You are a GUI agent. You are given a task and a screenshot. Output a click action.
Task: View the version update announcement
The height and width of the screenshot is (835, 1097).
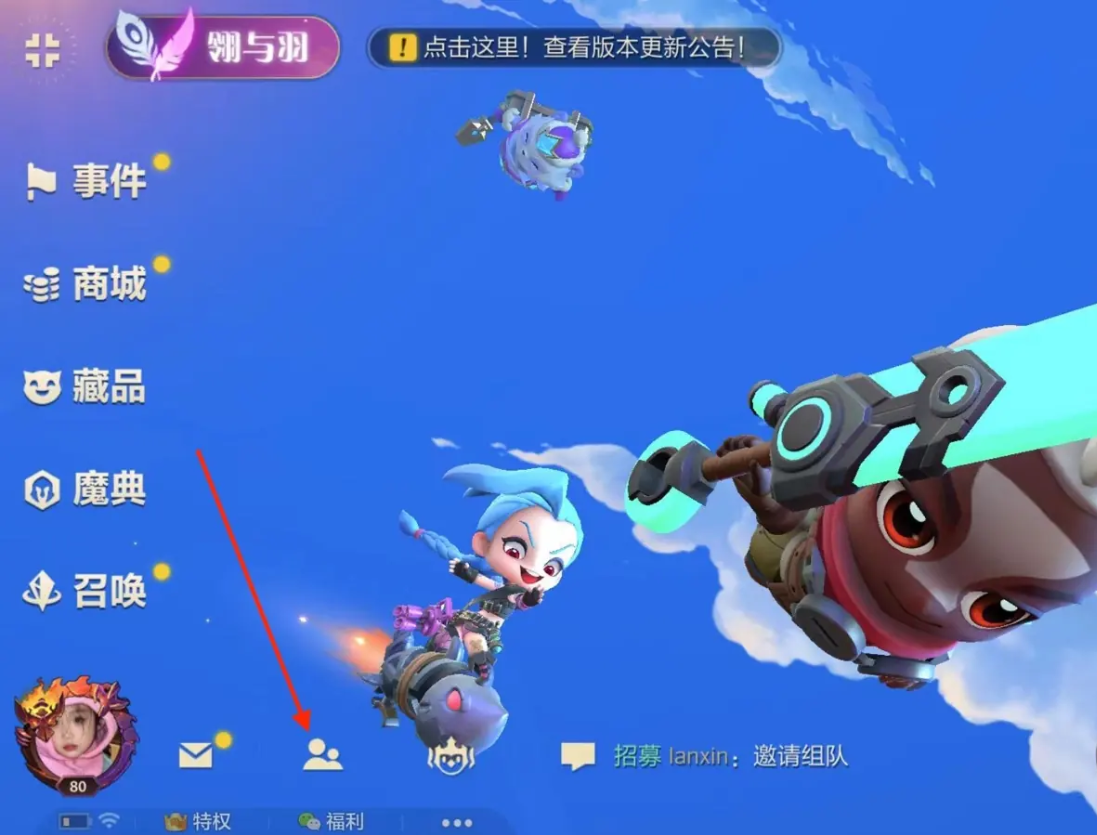pyautogui.click(x=573, y=47)
